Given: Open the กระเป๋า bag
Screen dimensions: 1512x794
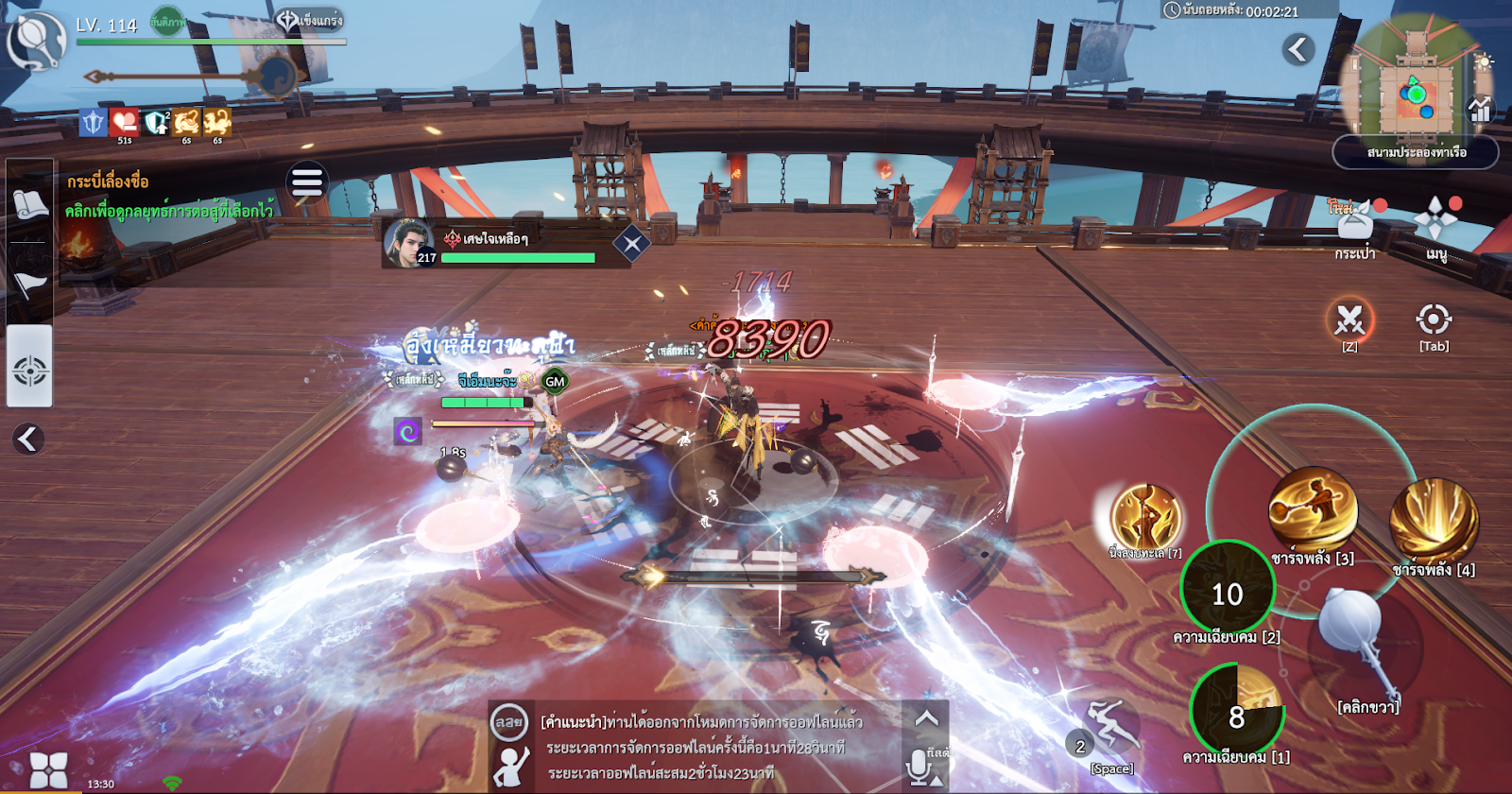Looking at the screenshot, I should point(1355,225).
